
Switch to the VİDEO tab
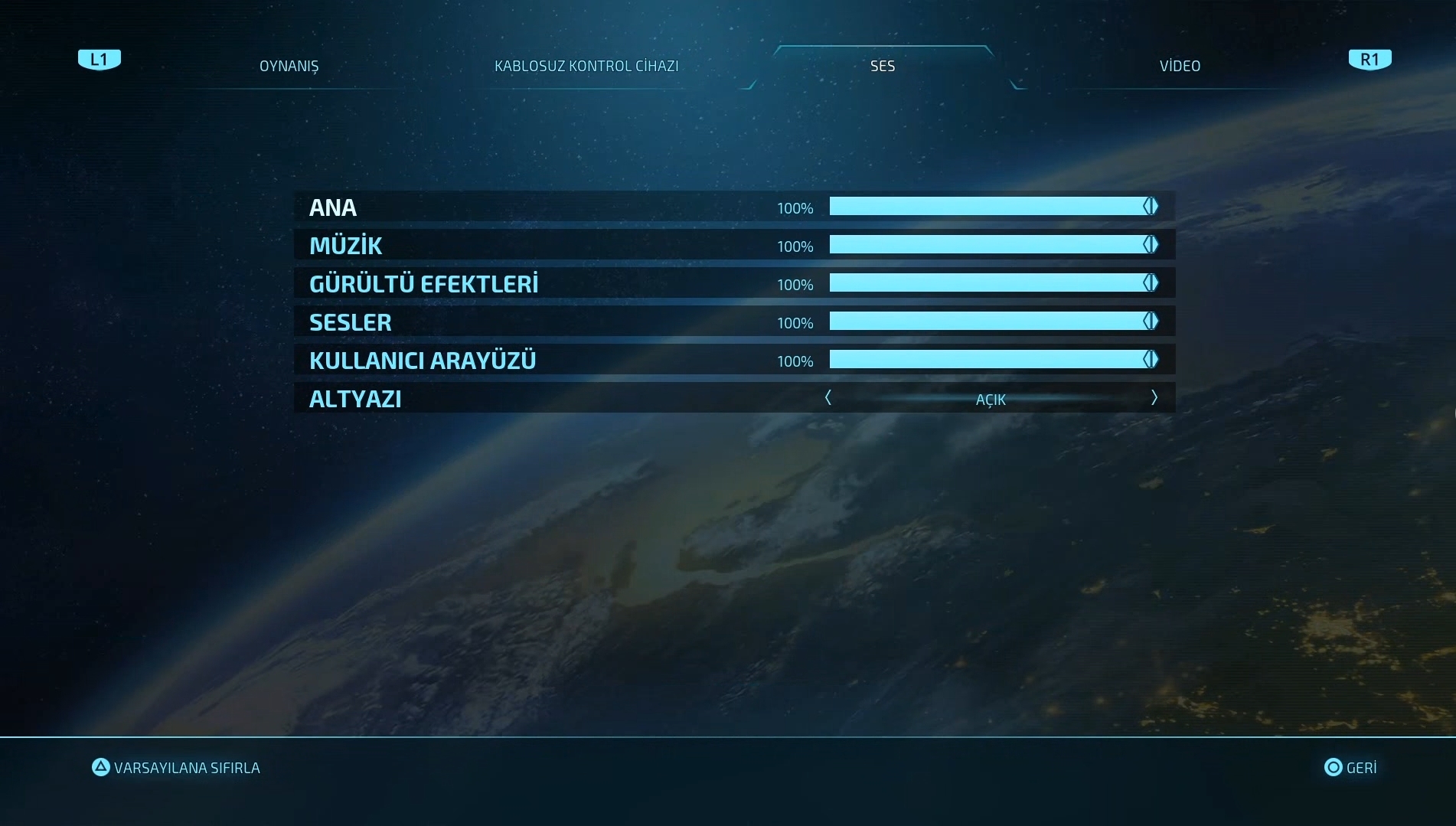tap(1180, 66)
